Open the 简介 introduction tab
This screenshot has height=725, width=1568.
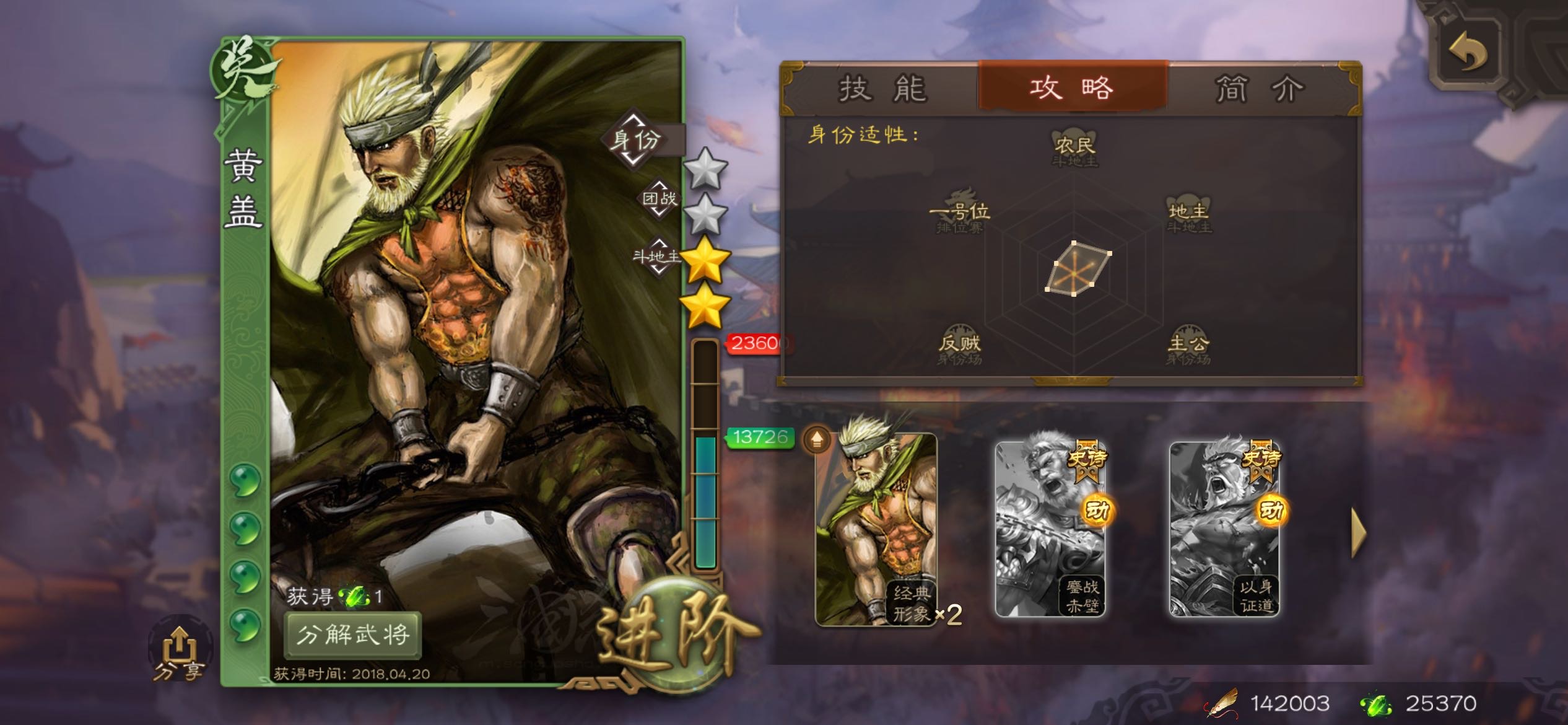[1260, 89]
